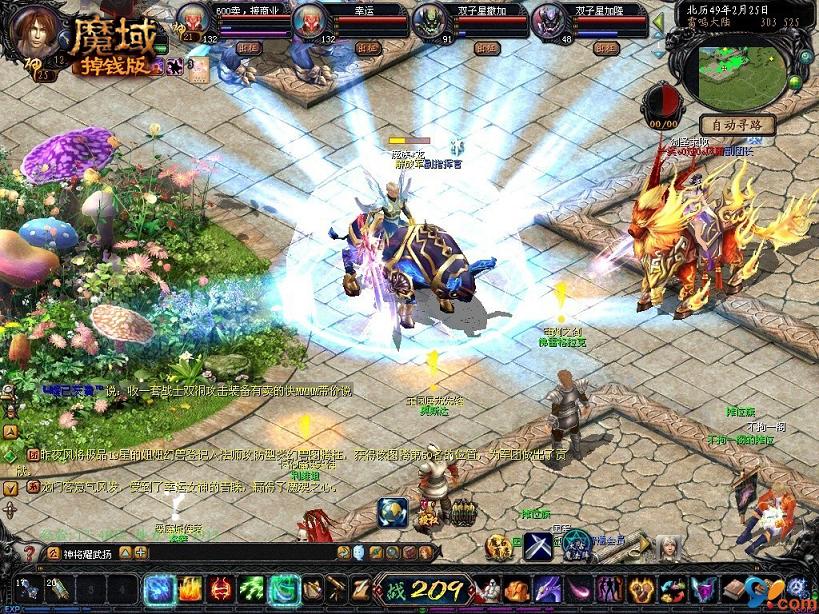This screenshot has width=819, height=614.
Task: Open the red question mark help button
Action: pyautogui.click(x=29, y=552)
